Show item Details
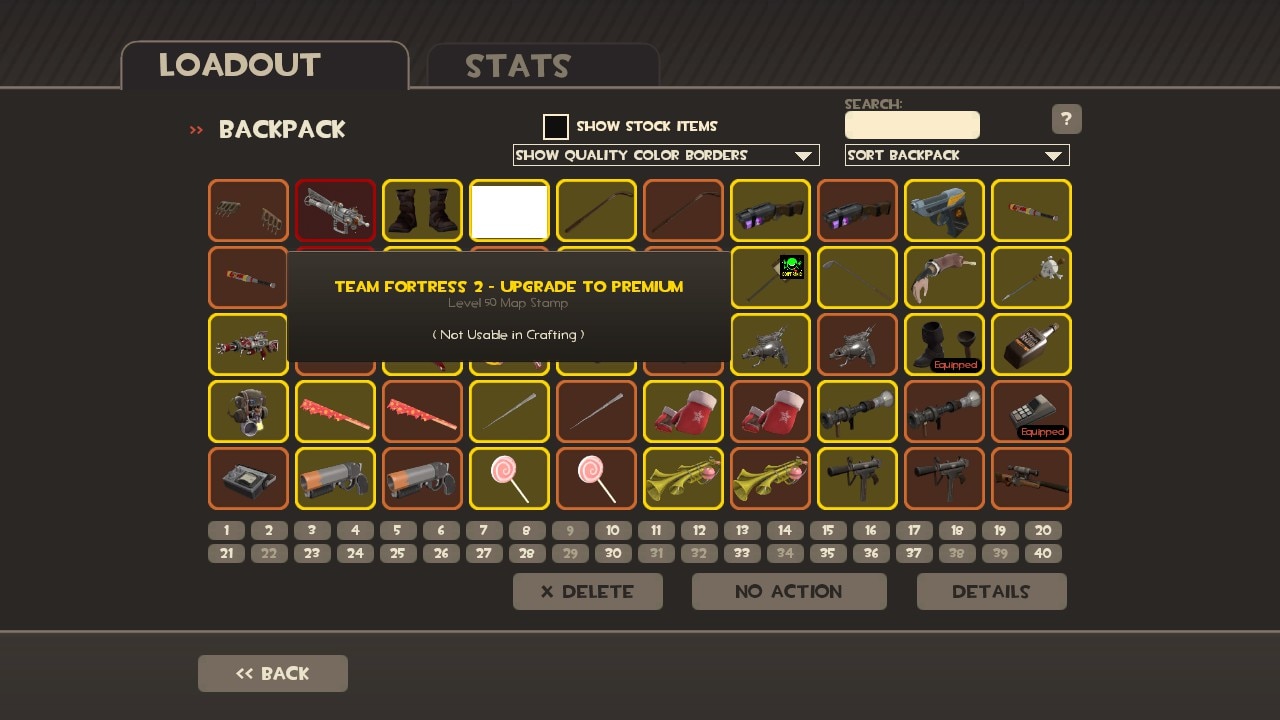 (x=991, y=591)
